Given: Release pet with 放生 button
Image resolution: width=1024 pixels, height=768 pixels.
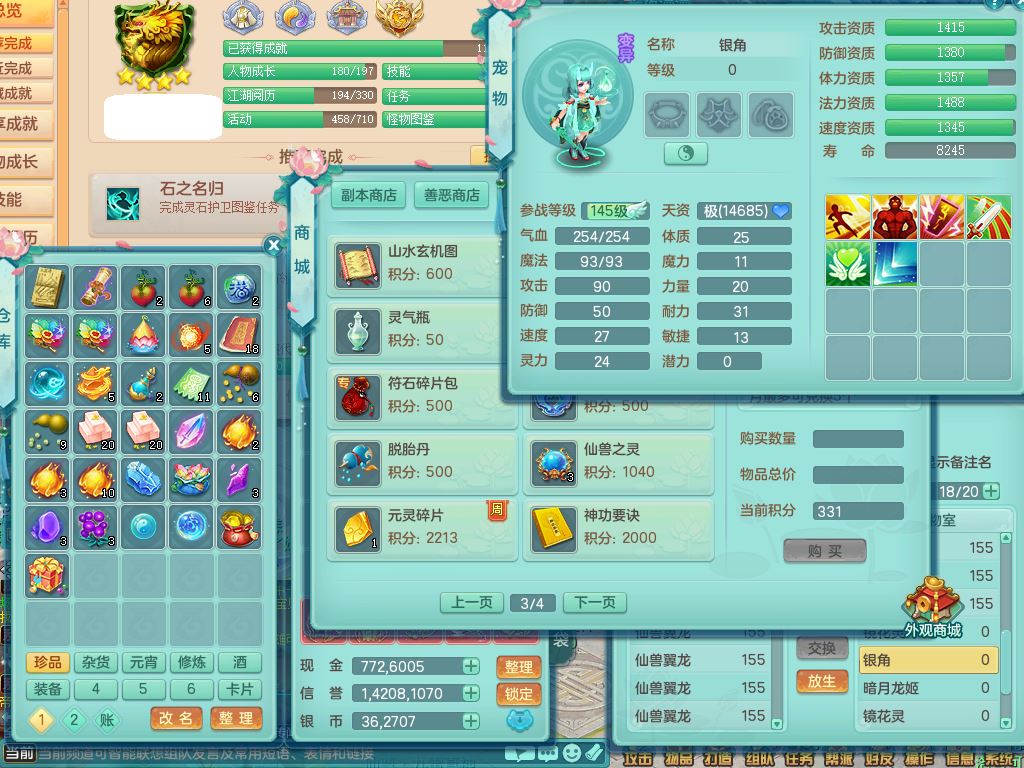Looking at the screenshot, I should tap(822, 680).
